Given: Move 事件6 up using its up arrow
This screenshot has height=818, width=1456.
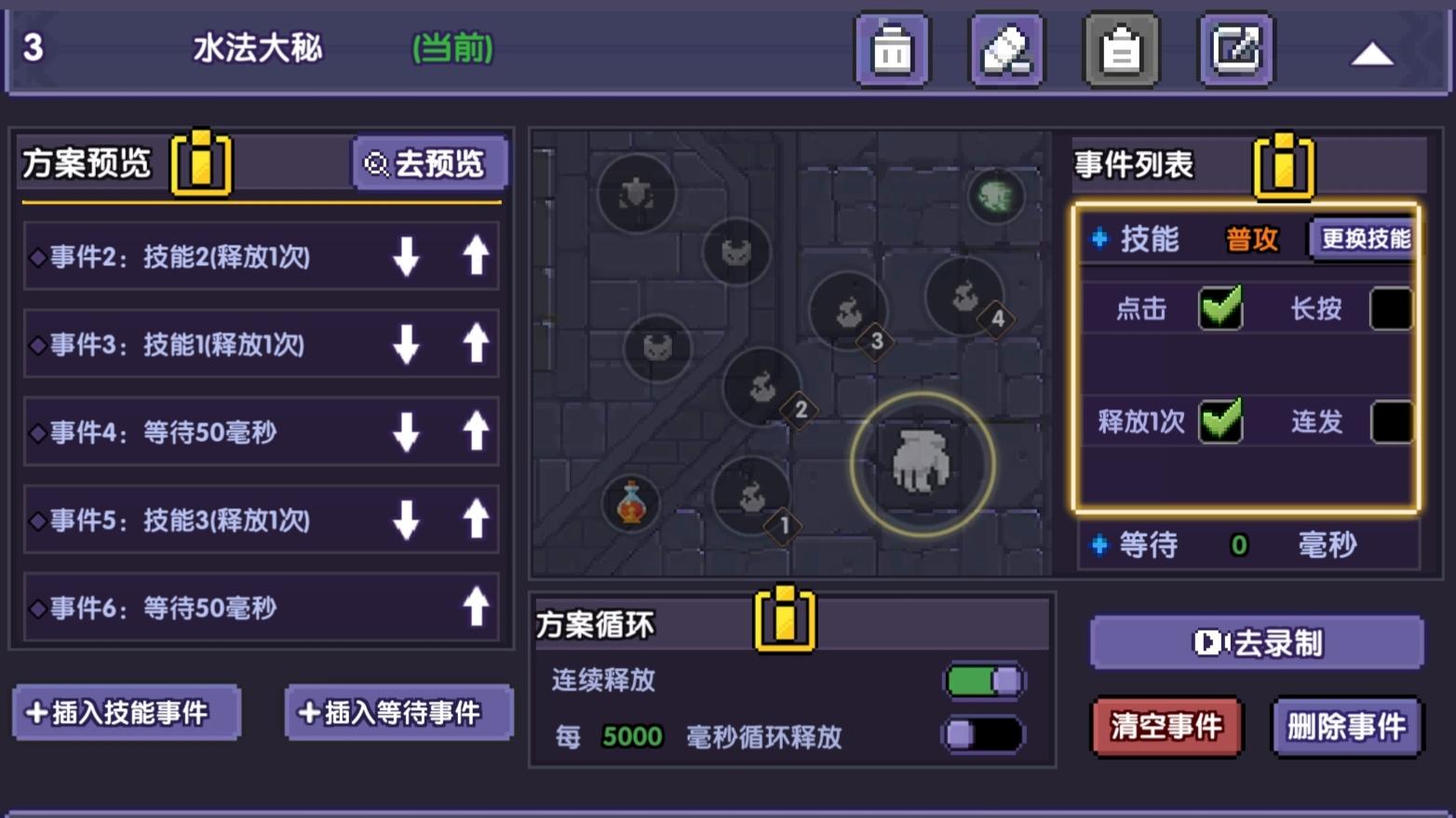Looking at the screenshot, I should point(476,608).
